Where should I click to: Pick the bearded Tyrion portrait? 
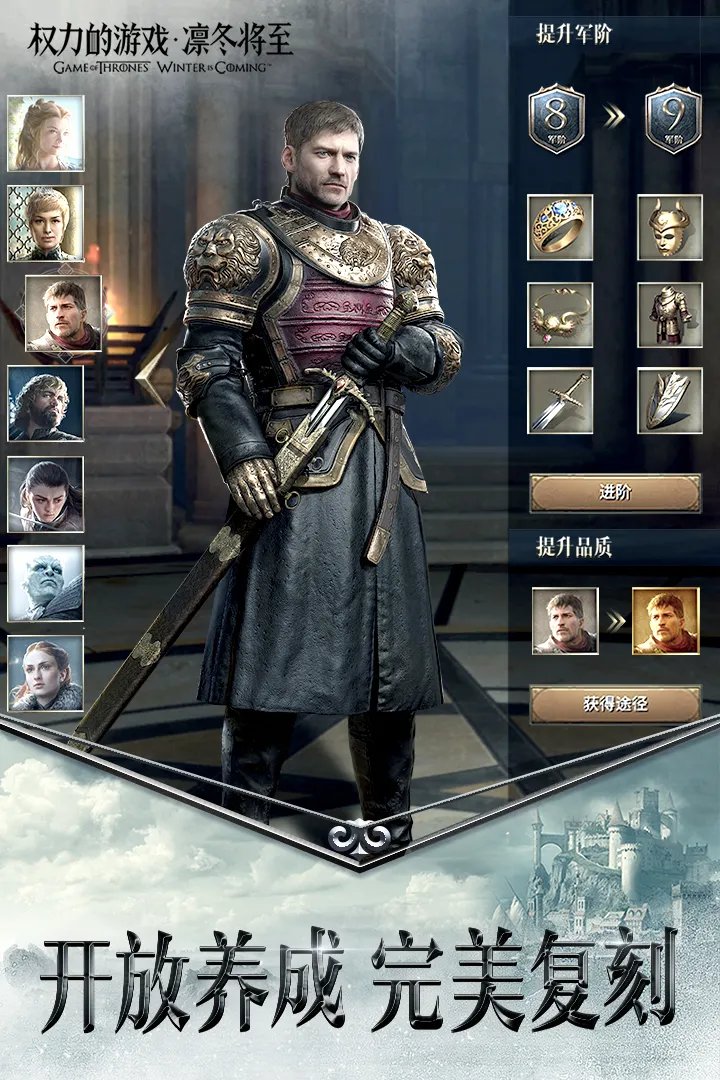[x=46, y=404]
